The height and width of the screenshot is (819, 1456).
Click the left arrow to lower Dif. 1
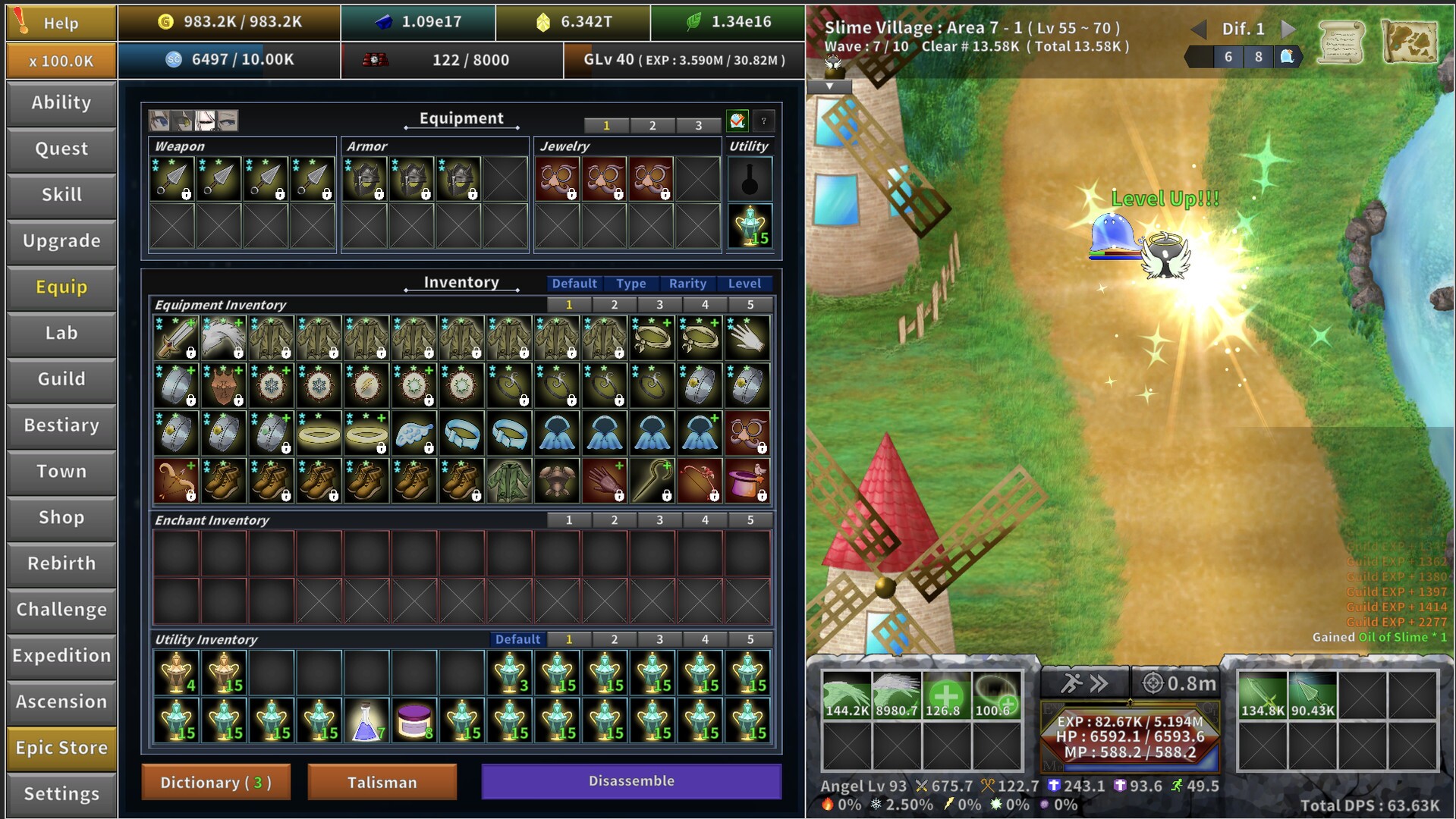[x=1199, y=29]
